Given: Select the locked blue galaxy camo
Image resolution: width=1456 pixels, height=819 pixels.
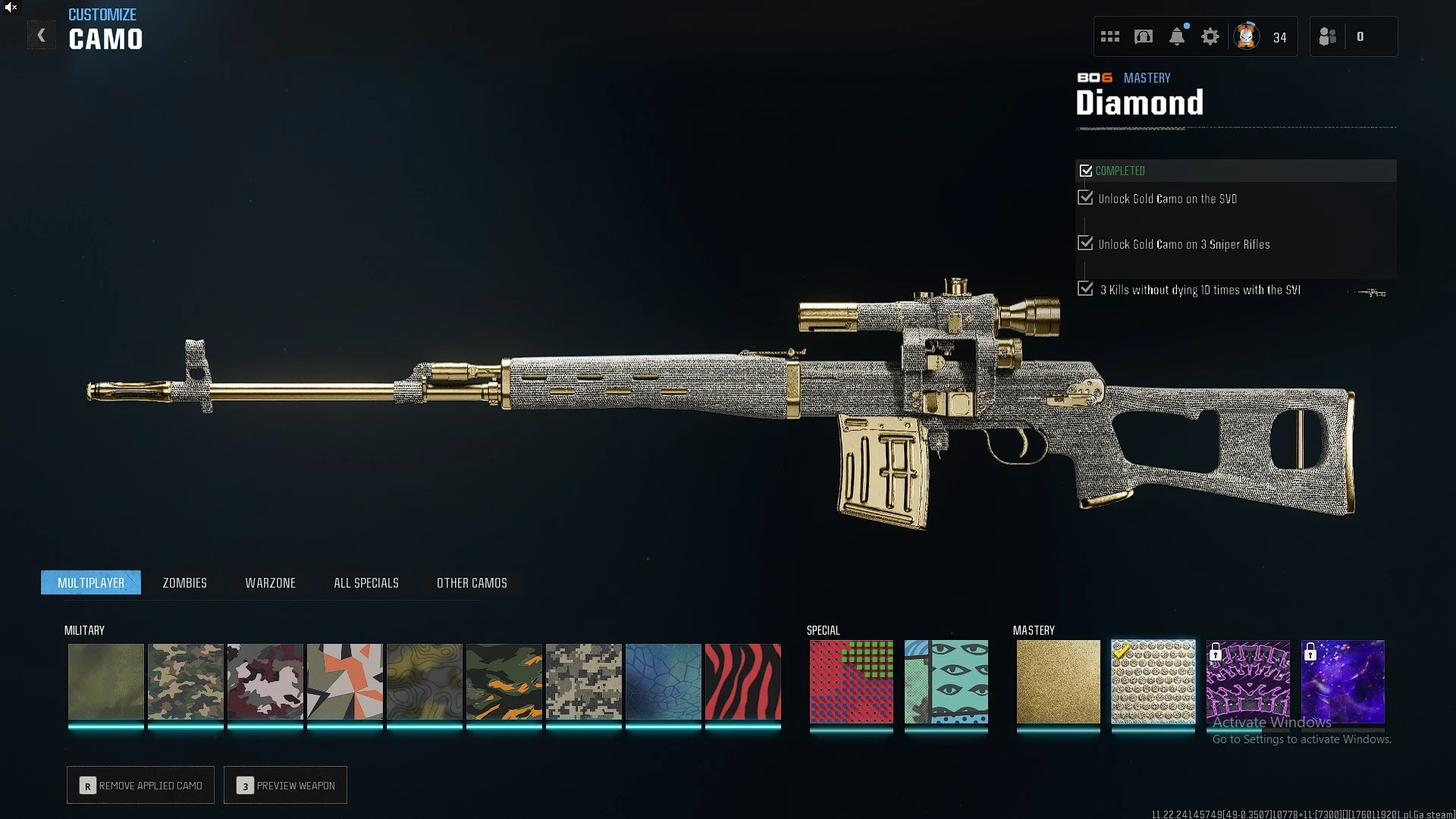Looking at the screenshot, I should [x=1342, y=681].
